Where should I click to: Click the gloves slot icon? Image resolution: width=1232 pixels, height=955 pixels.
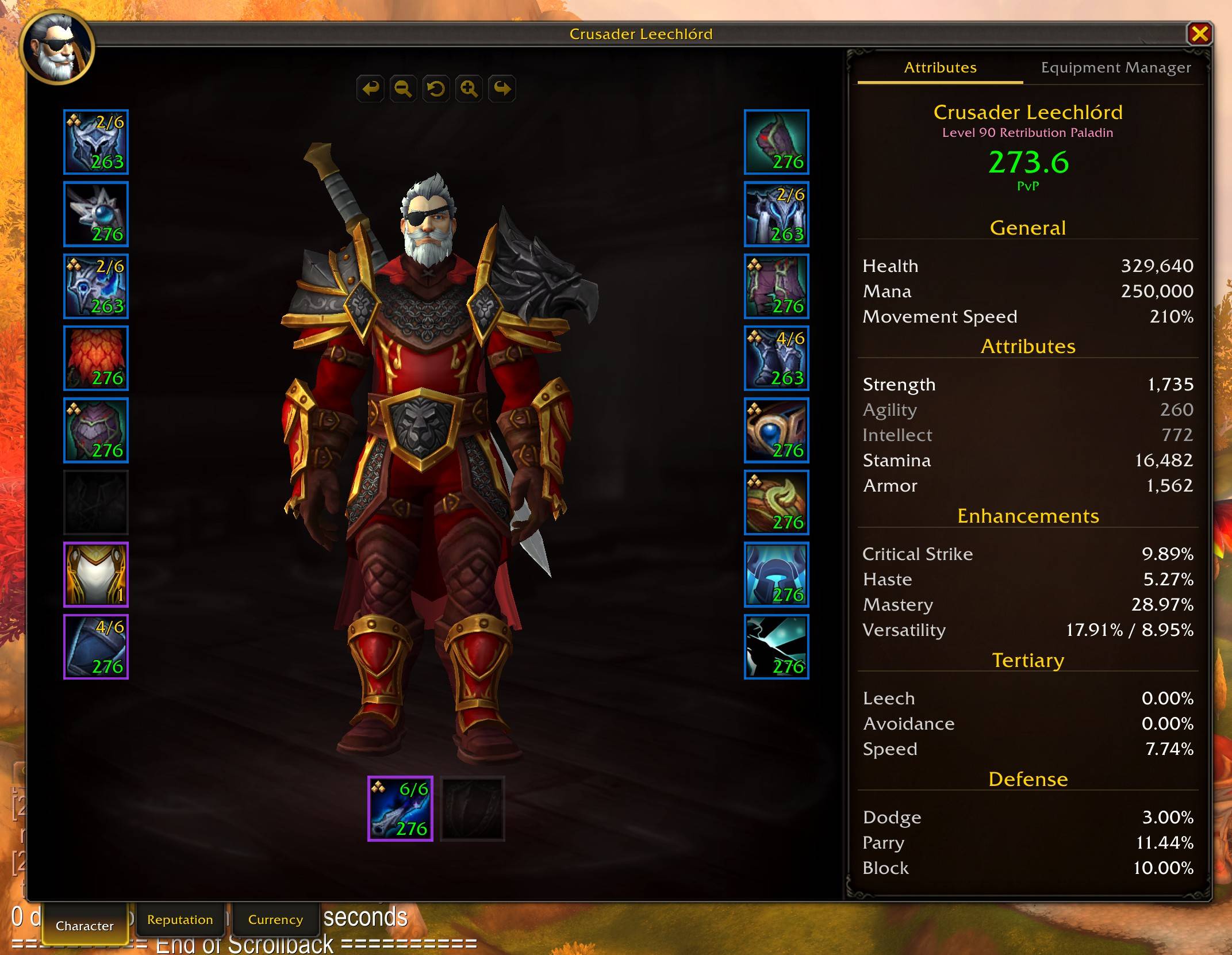(776, 142)
